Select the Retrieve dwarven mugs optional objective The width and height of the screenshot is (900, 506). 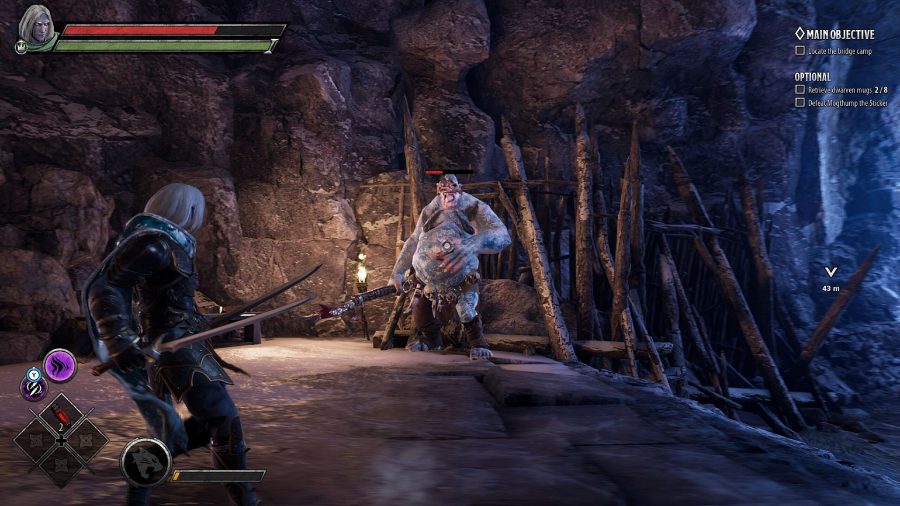(x=840, y=89)
